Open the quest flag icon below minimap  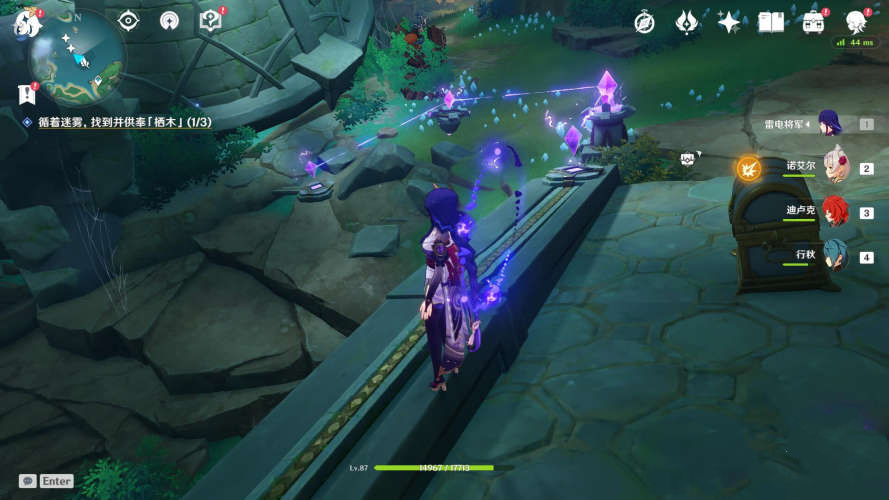(x=26, y=92)
